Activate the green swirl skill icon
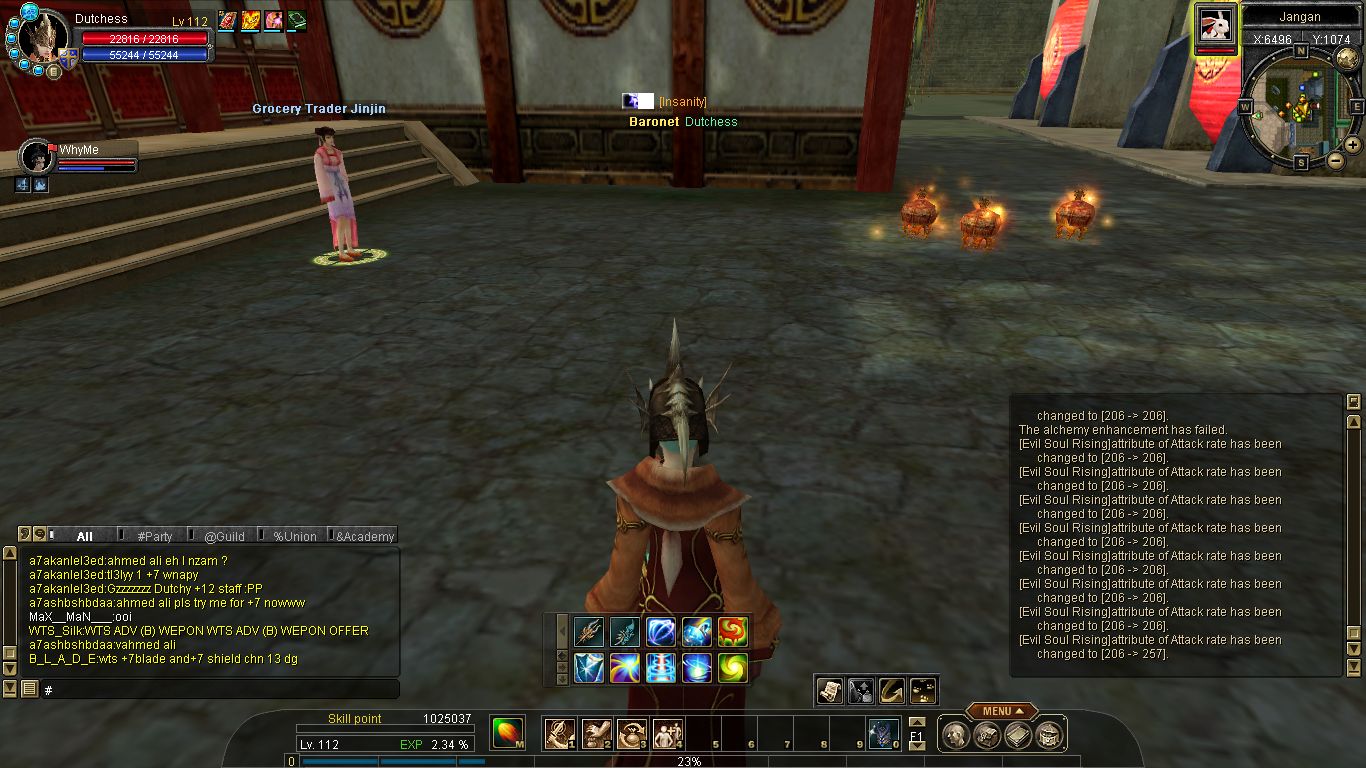Viewport: 1366px width, 768px height. pyautogui.click(x=733, y=667)
